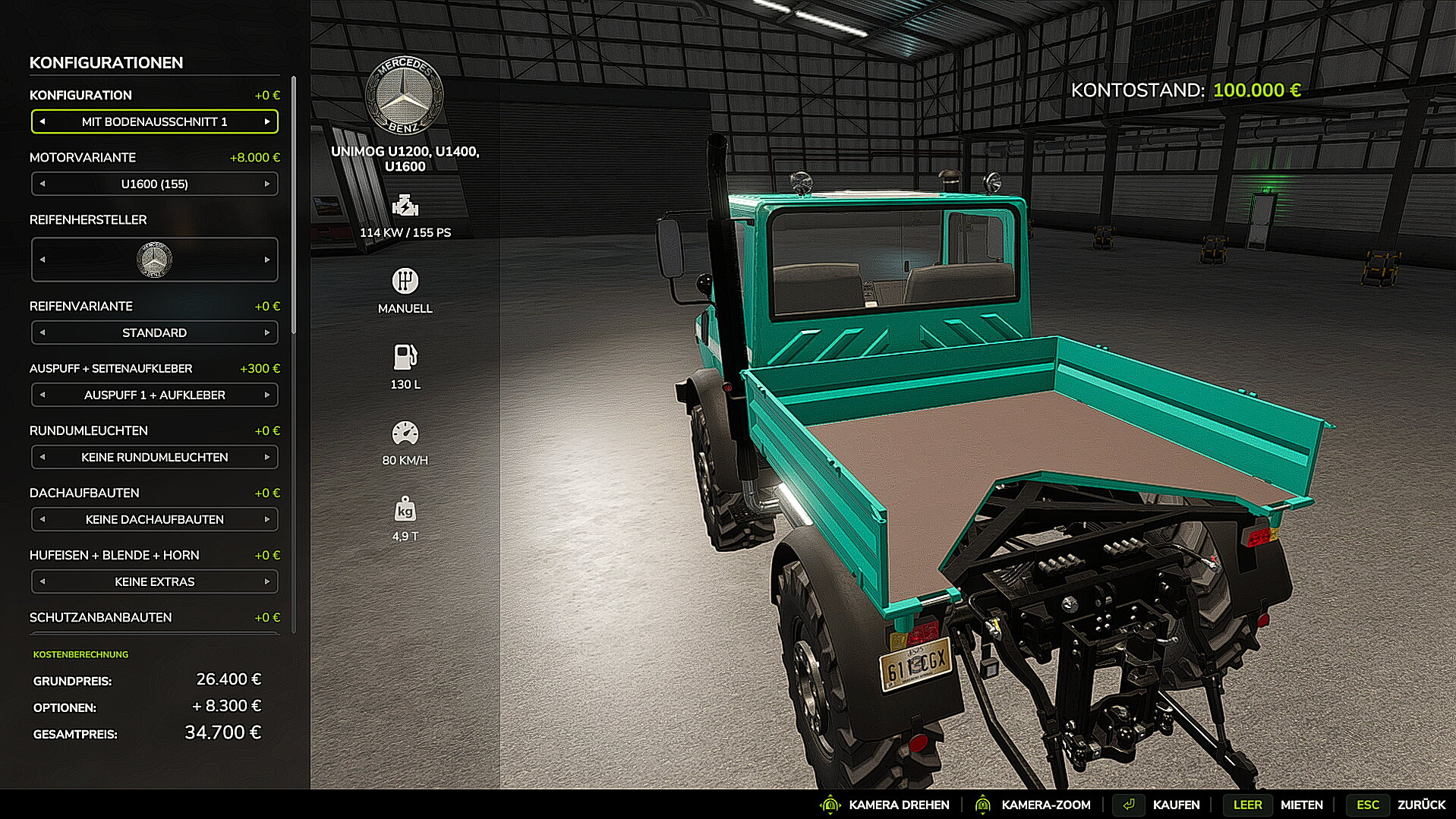Screen dimensions: 1456x819
Task: Buy the vehicle with Kaufen
Action: [1175, 805]
